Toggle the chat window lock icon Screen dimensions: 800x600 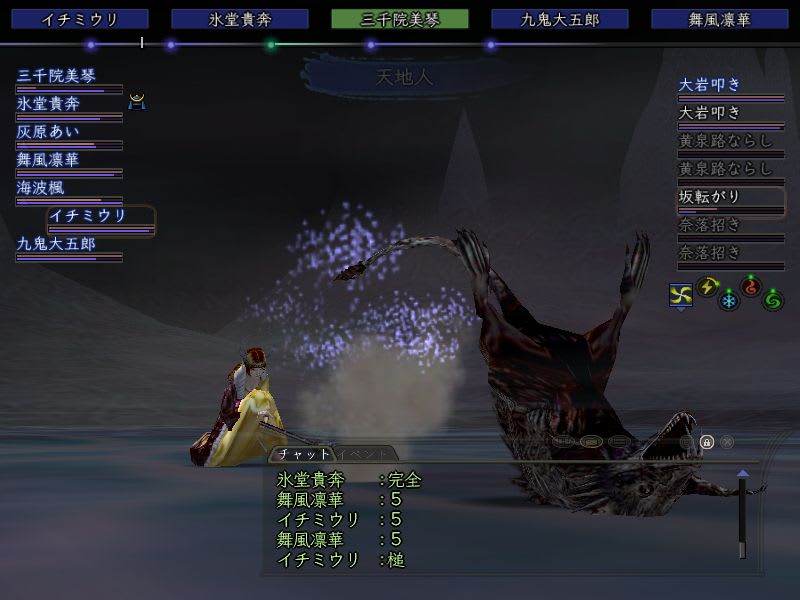click(x=706, y=442)
